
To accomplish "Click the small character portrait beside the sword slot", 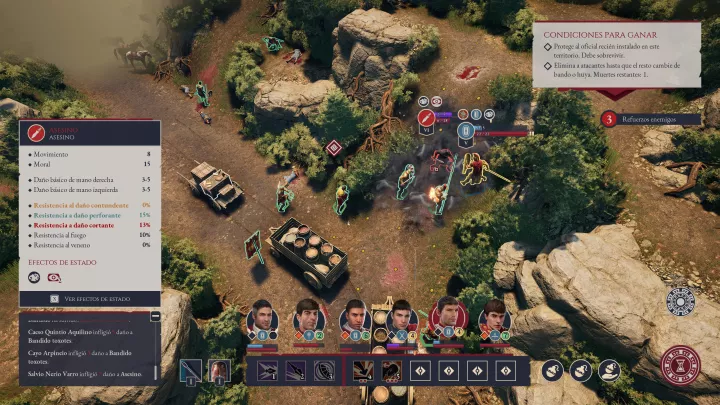I will pos(218,371).
